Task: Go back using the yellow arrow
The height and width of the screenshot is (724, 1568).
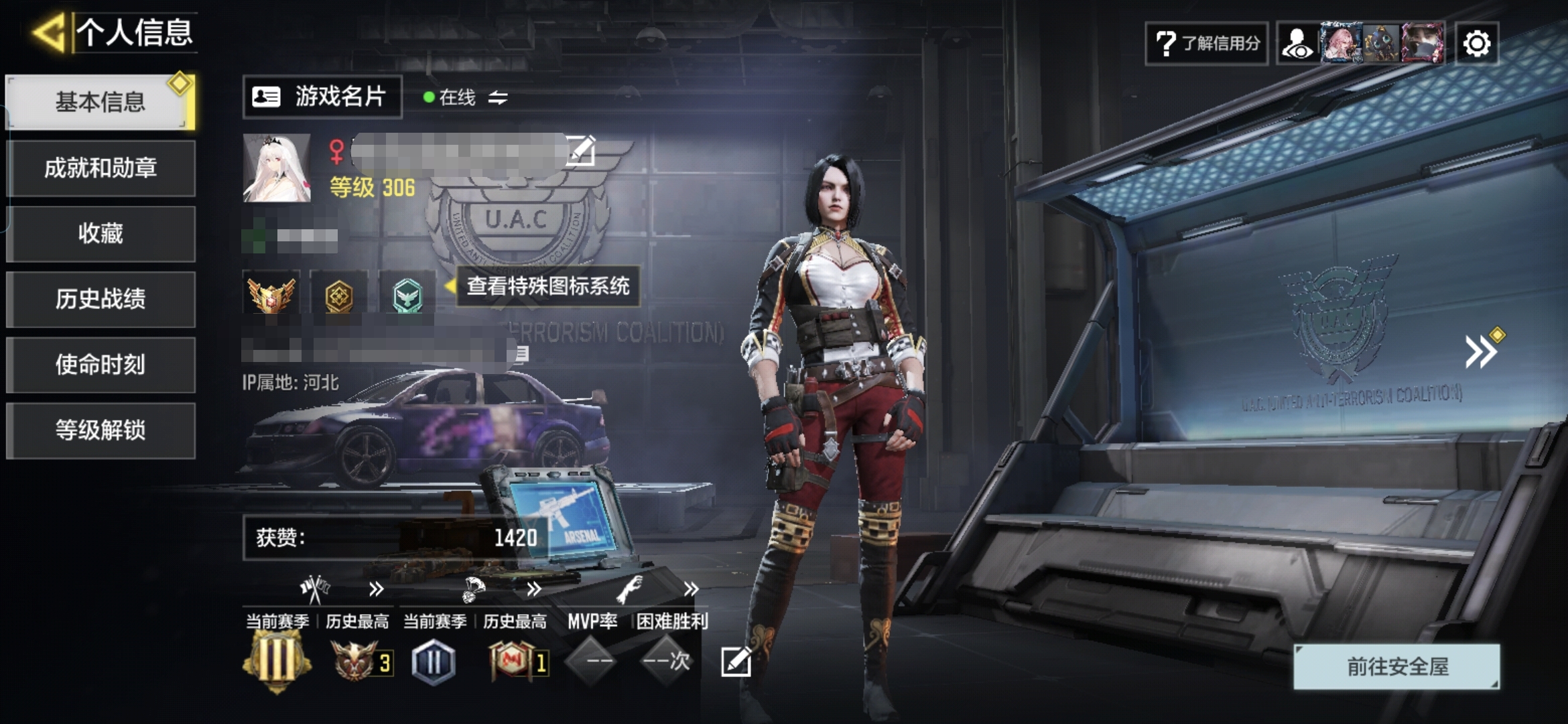Action: click(48, 32)
